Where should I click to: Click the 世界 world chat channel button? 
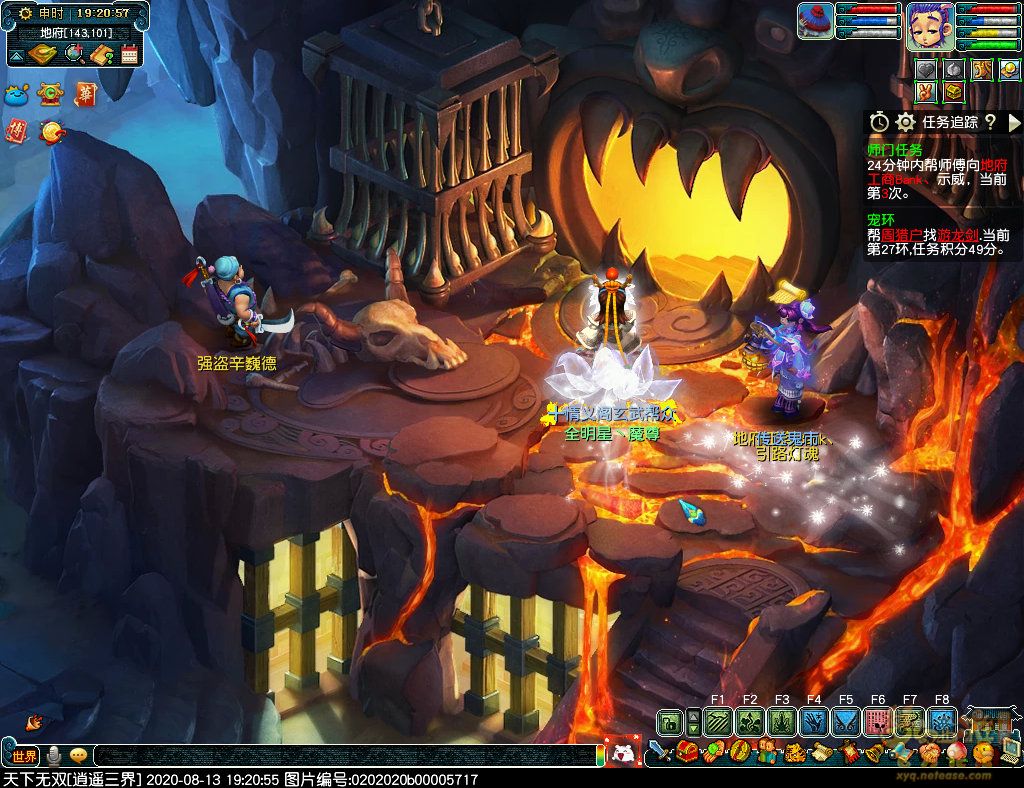point(24,756)
